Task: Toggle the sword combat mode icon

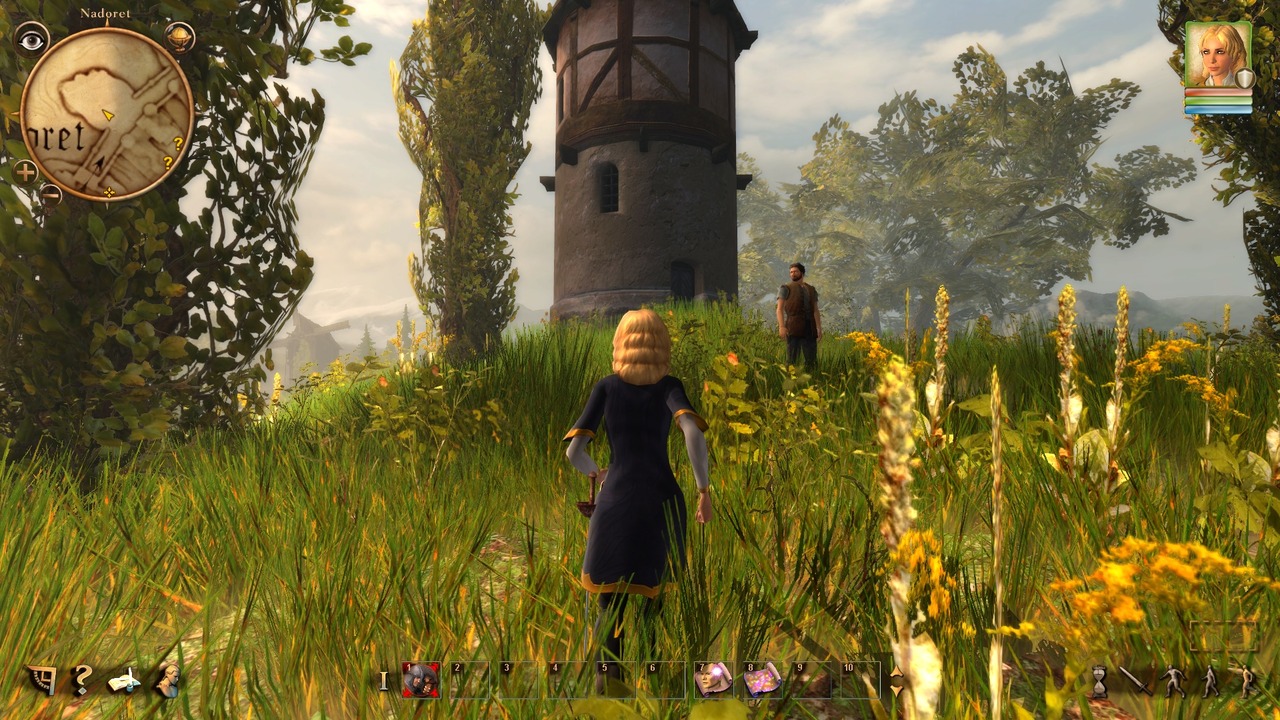Action: pos(1136,681)
